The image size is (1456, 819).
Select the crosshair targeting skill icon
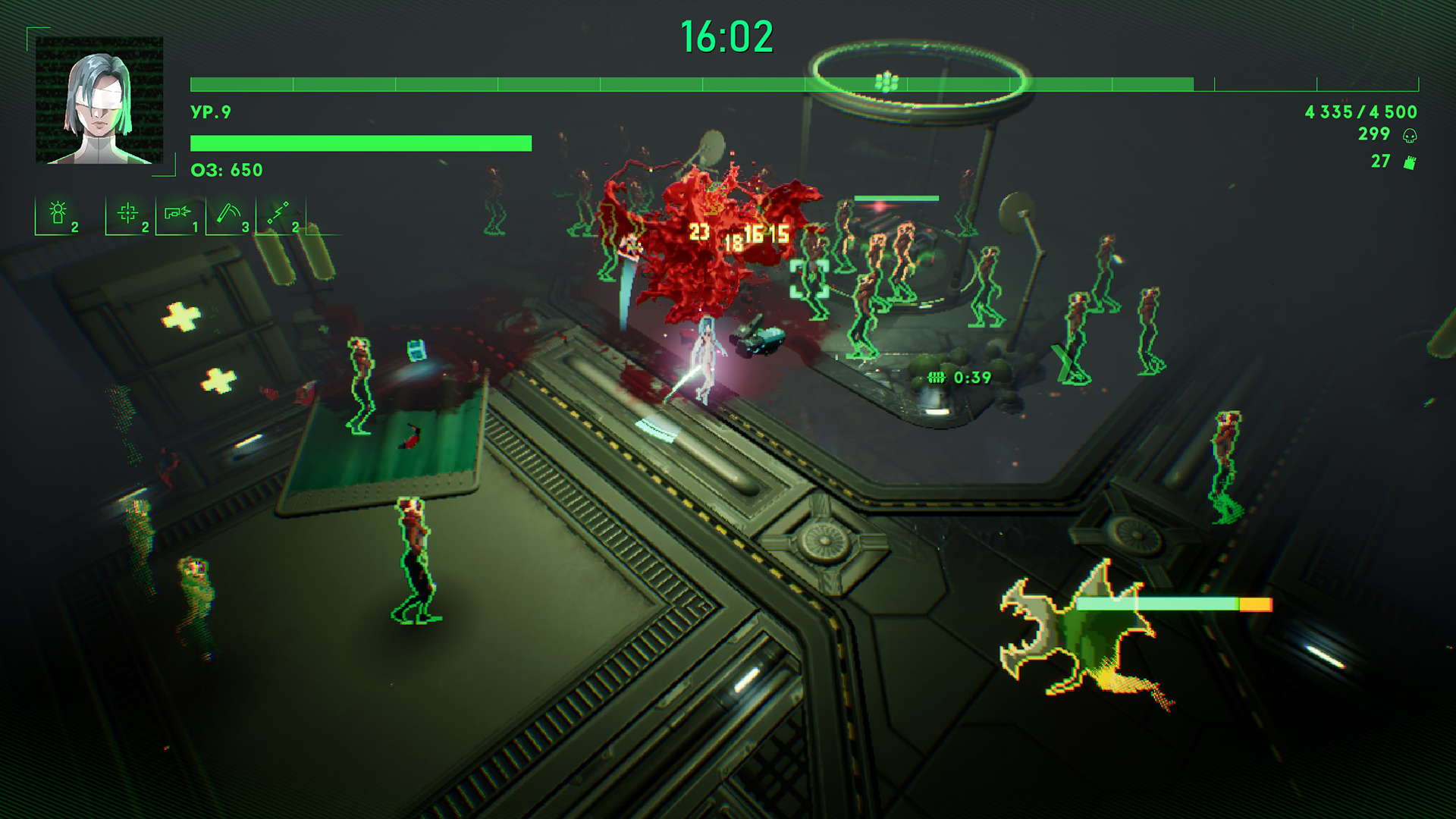click(127, 213)
